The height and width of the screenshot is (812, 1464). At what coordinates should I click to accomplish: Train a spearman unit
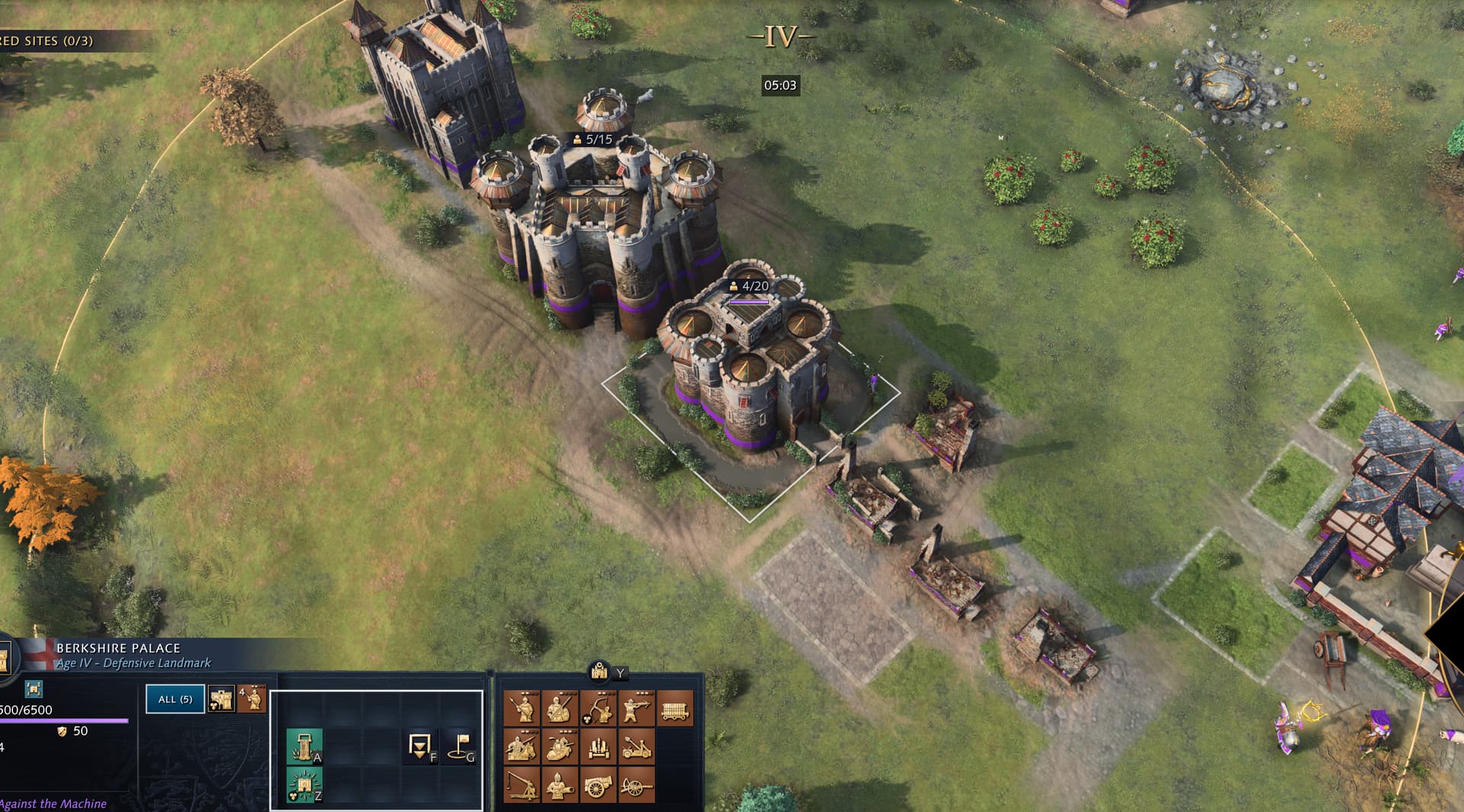[x=522, y=708]
